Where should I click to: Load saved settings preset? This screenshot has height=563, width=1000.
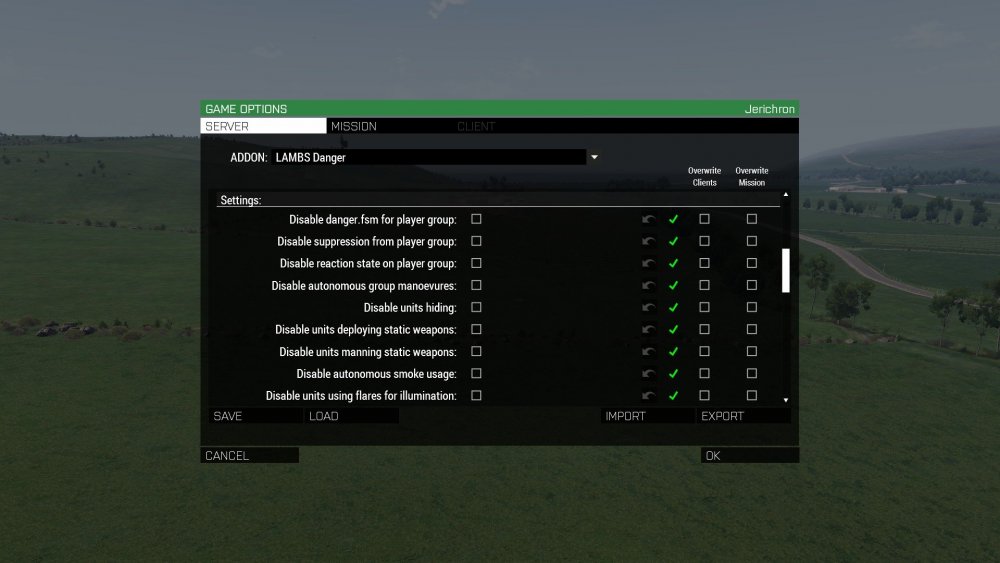[x=352, y=416]
